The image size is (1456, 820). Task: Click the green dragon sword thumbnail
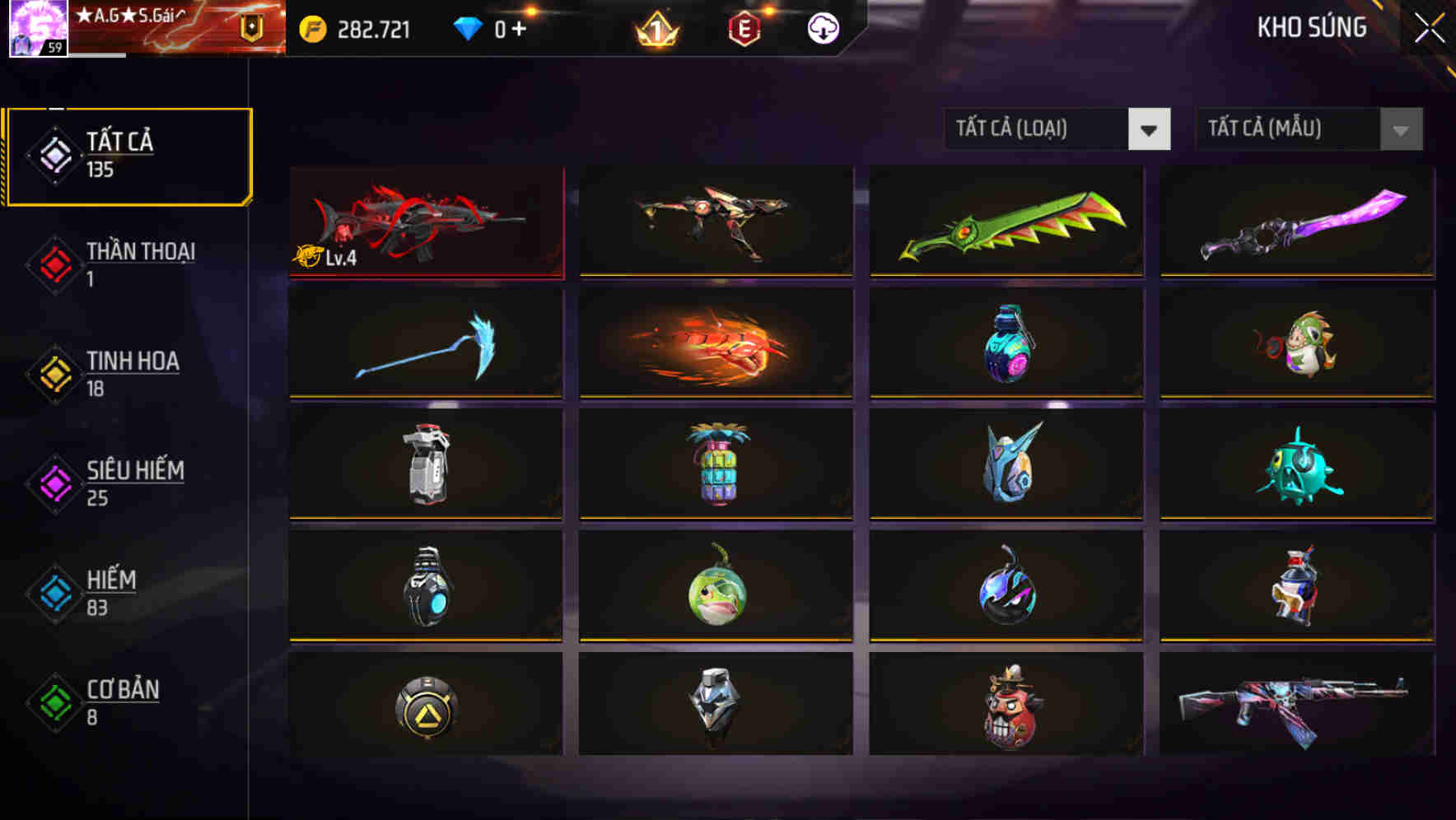pyautogui.click(x=1006, y=222)
